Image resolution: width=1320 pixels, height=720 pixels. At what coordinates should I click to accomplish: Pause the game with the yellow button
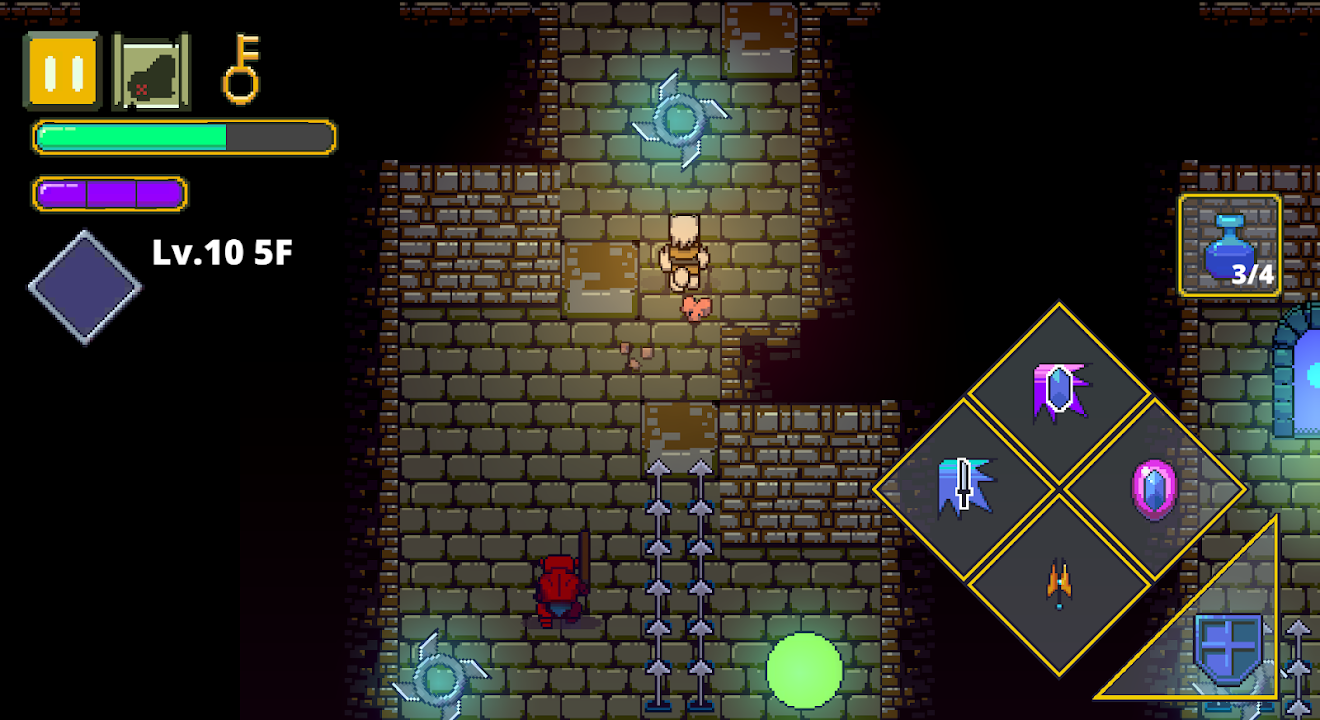[x=62, y=71]
